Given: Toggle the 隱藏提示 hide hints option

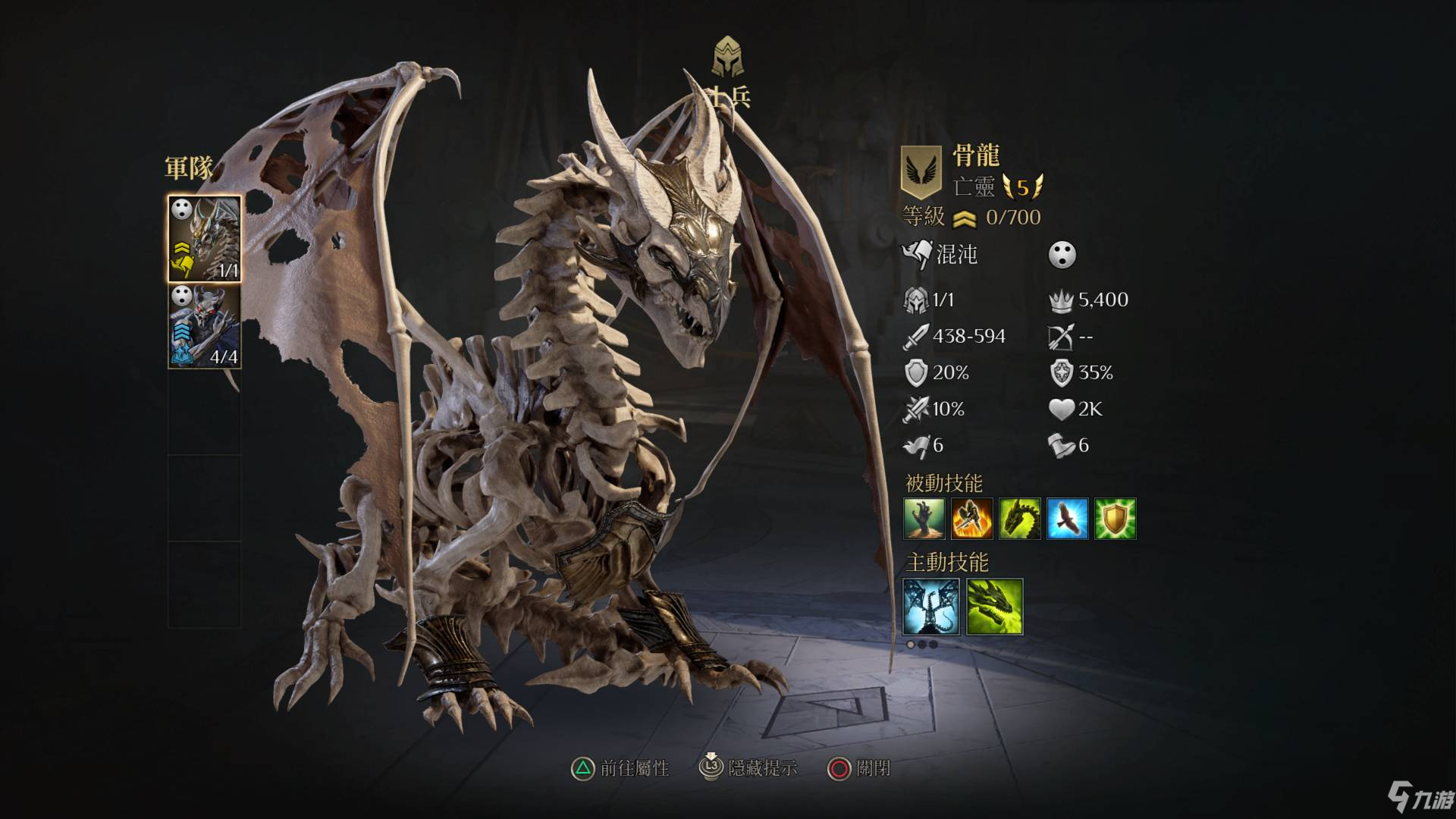Looking at the screenshot, I should [x=748, y=768].
